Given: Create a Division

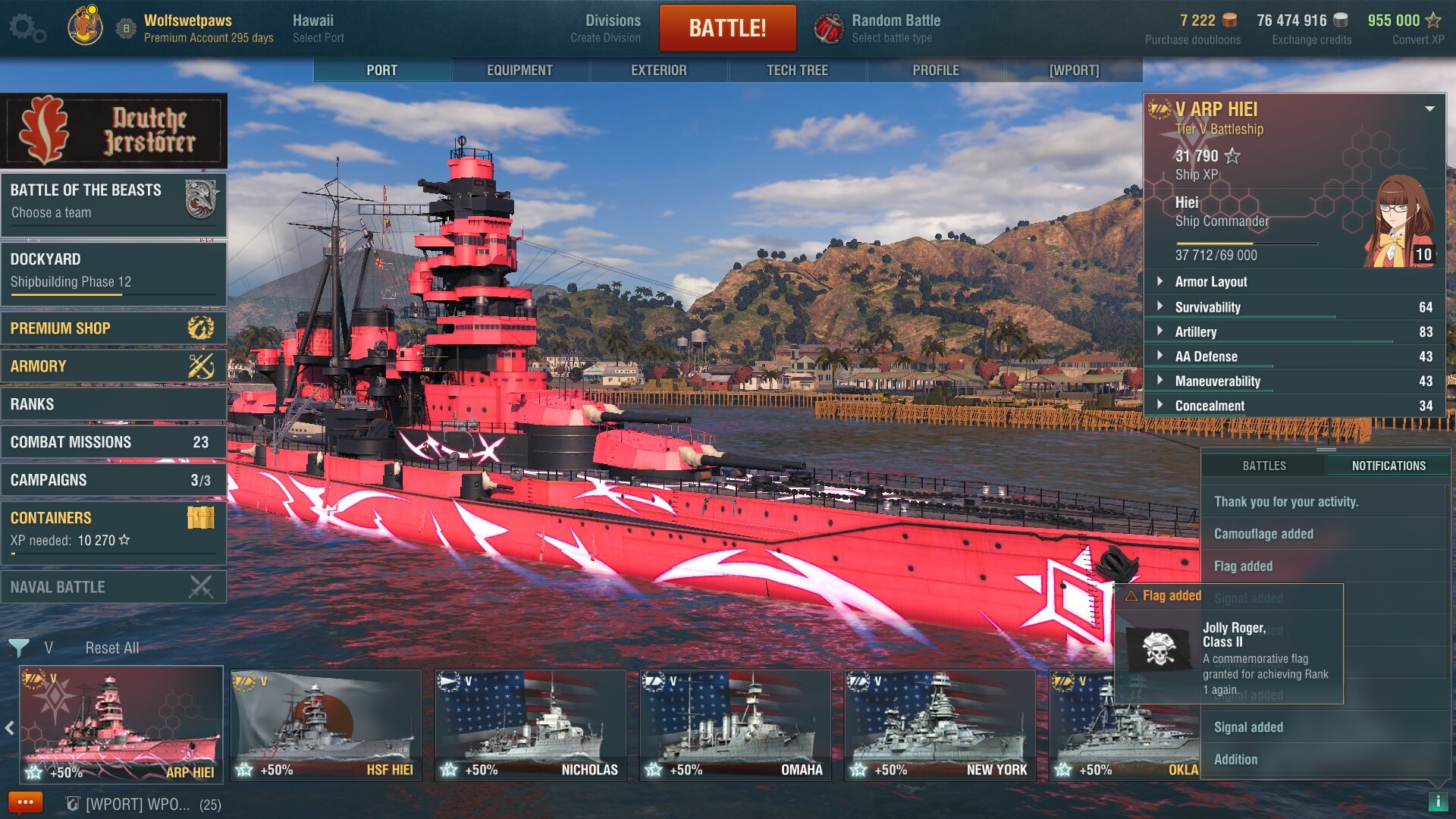Looking at the screenshot, I should pyautogui.click(x=611, y=28).
